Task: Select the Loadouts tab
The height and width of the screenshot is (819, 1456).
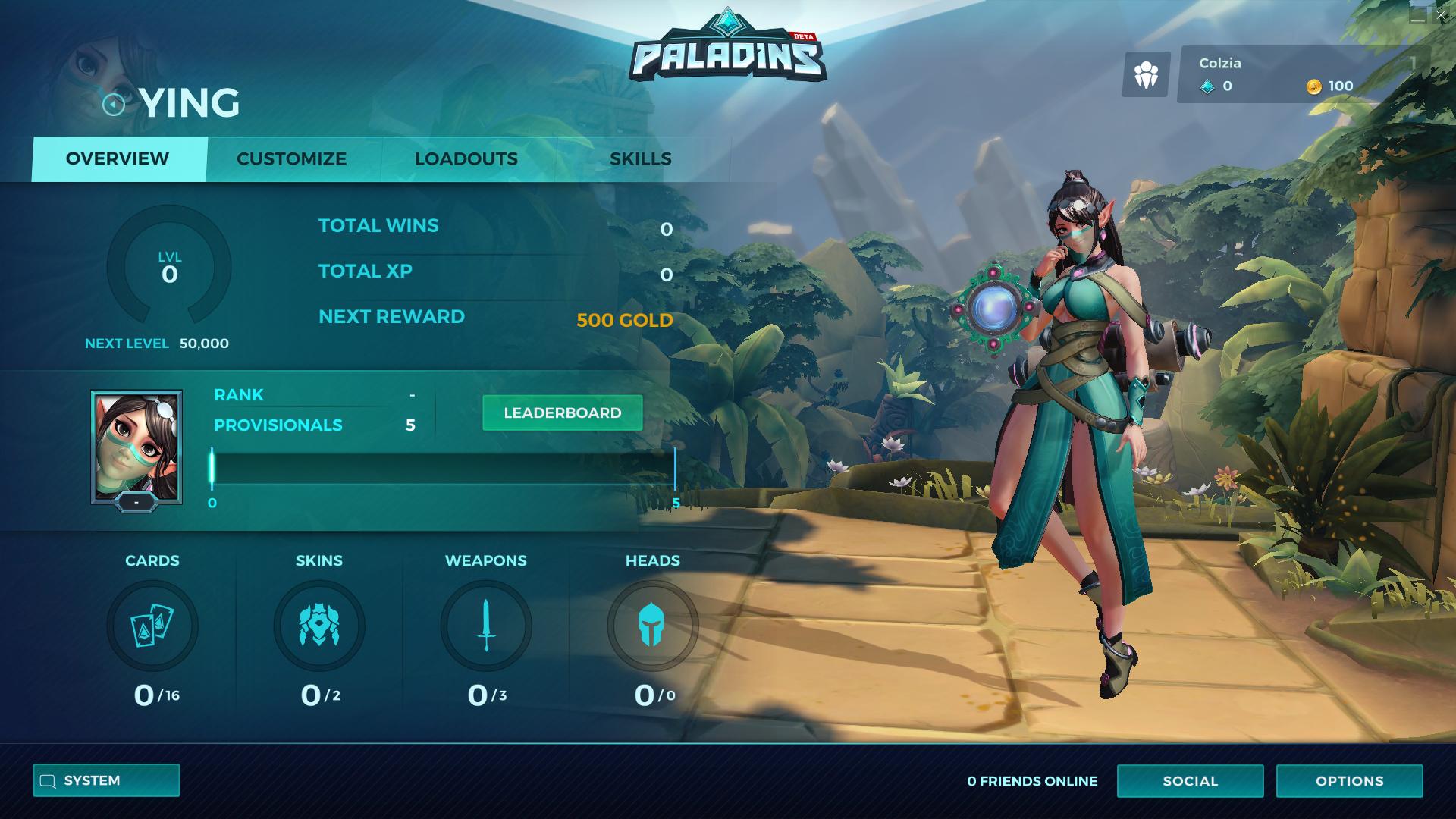Action: click(466, 159)
